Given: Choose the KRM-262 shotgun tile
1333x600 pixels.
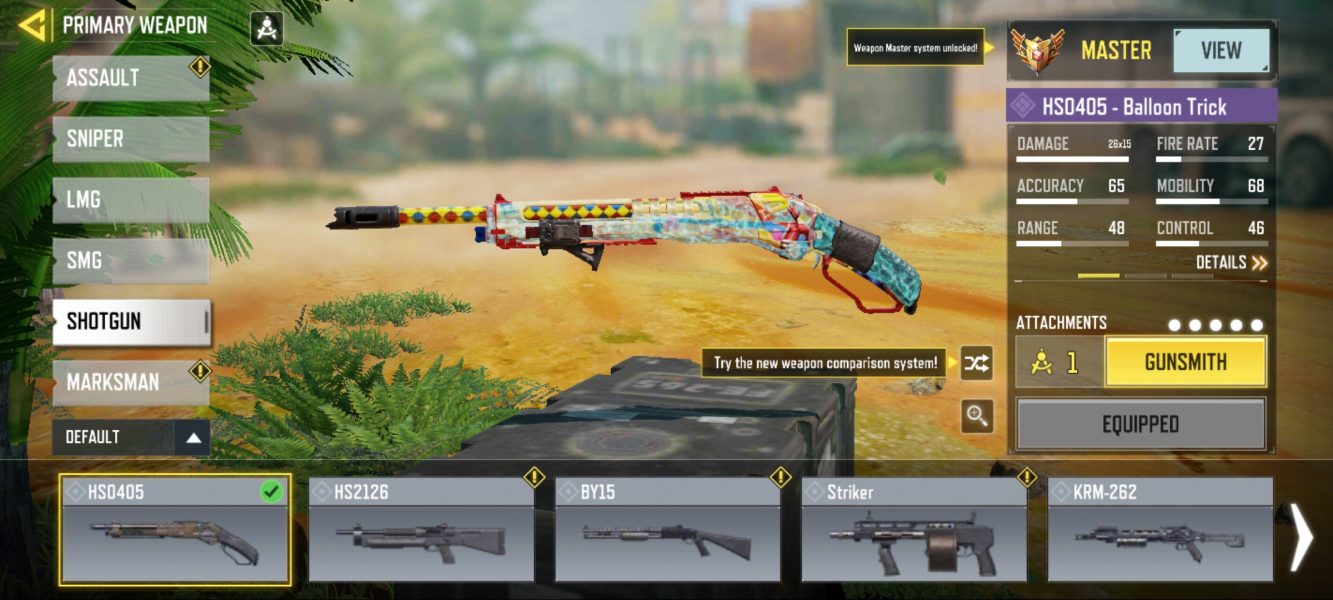Looking at the screenshot, I should tap(1160, 530).
